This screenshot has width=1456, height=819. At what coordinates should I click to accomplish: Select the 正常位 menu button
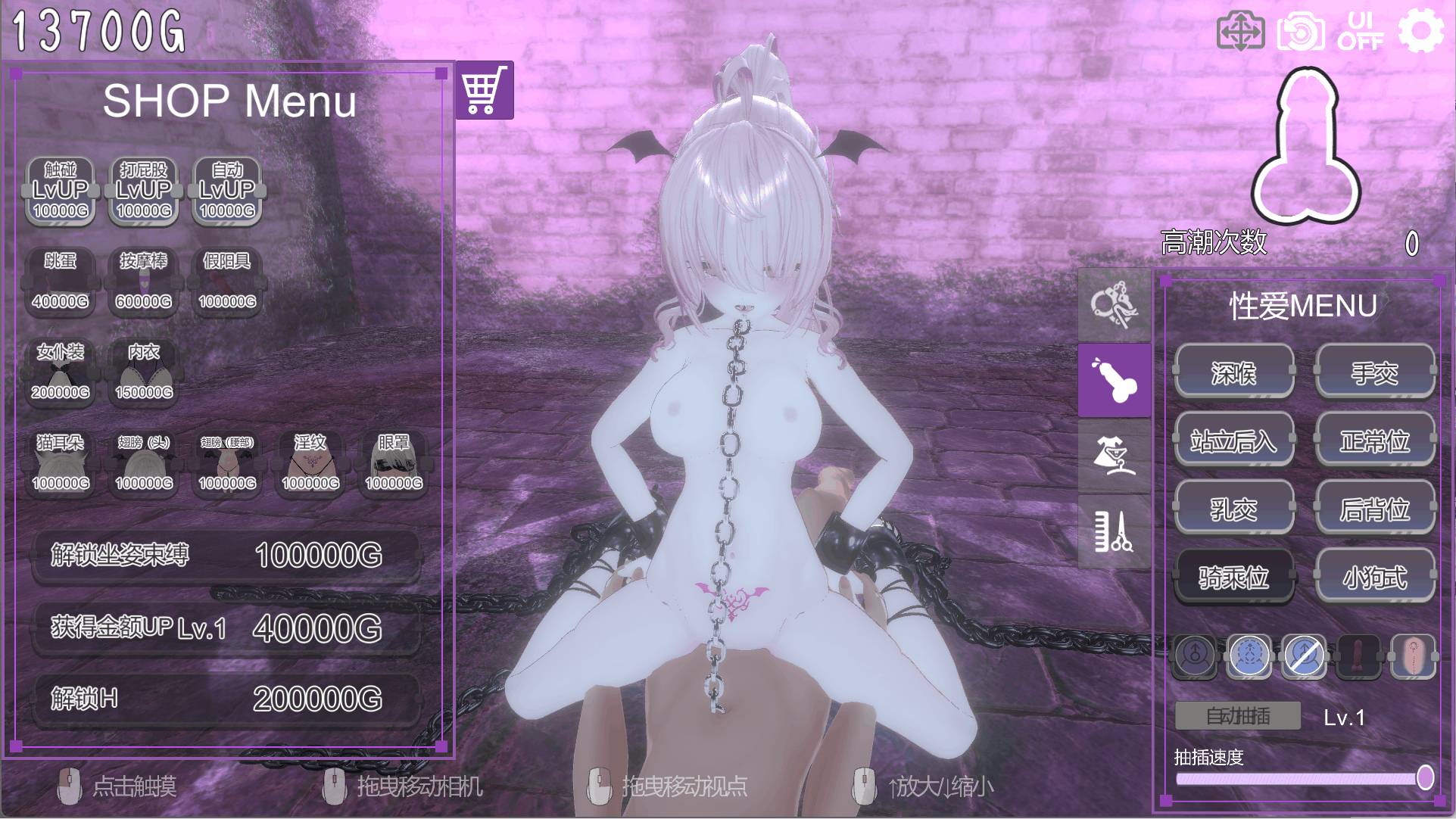coord(1374,441)
